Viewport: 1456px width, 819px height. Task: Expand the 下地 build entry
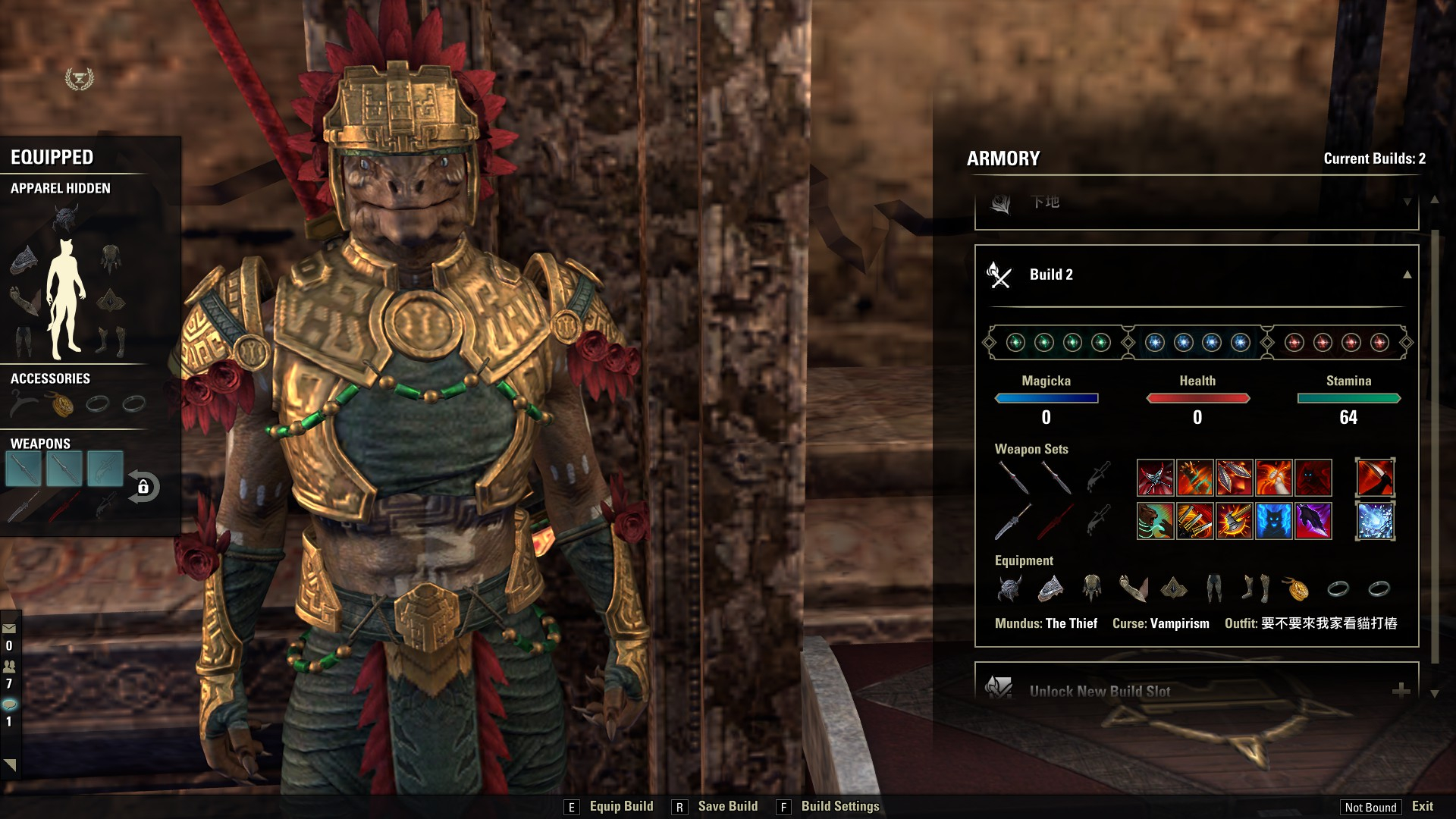(x=1407, y=202)
